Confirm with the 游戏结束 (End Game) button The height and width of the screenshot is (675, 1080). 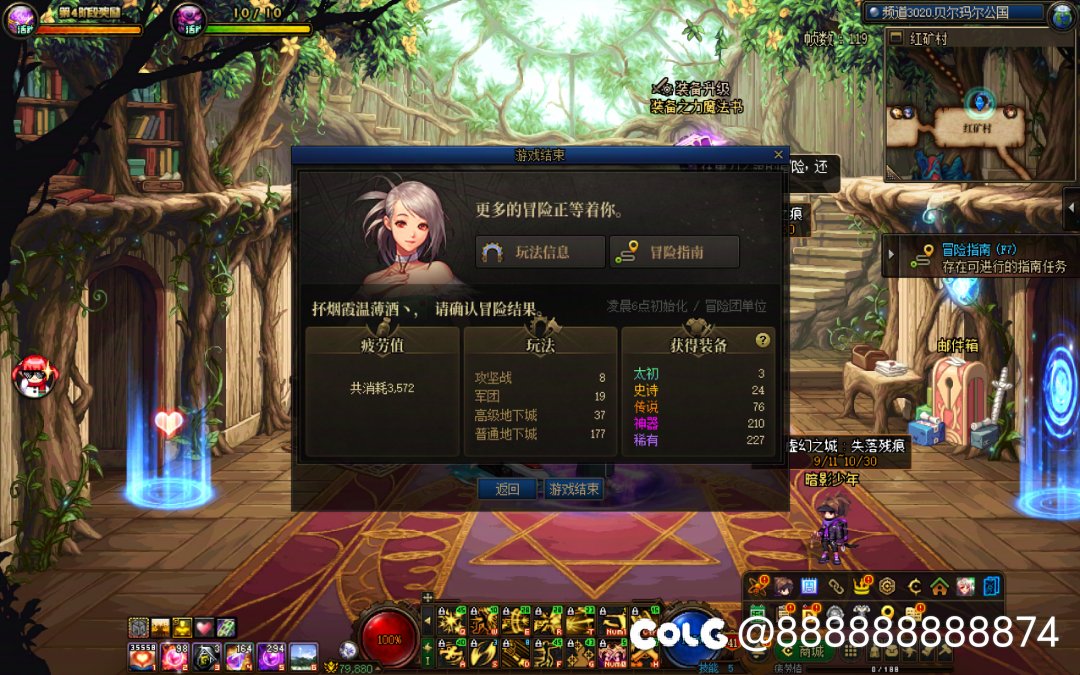tap(574, 489)
